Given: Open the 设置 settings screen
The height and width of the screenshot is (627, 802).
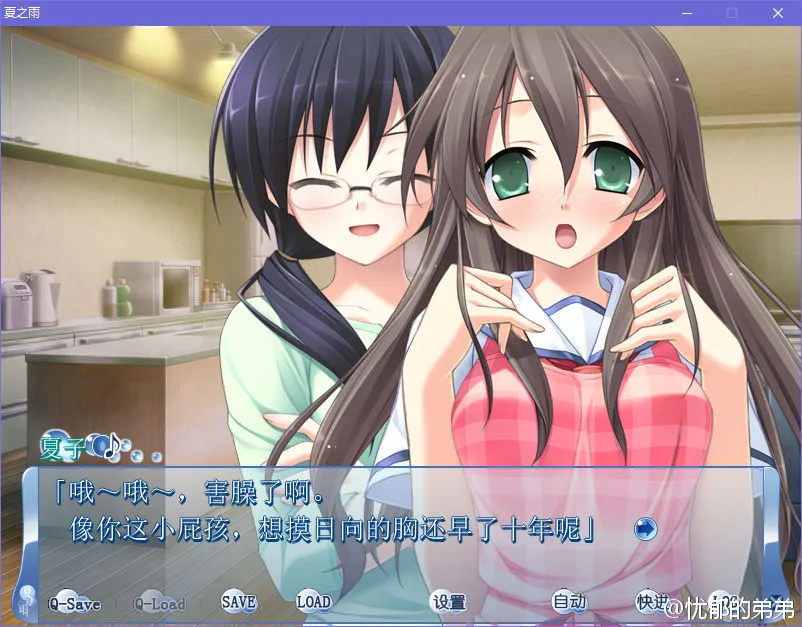Looking at the screenshot, I should [x=449, y=602].
